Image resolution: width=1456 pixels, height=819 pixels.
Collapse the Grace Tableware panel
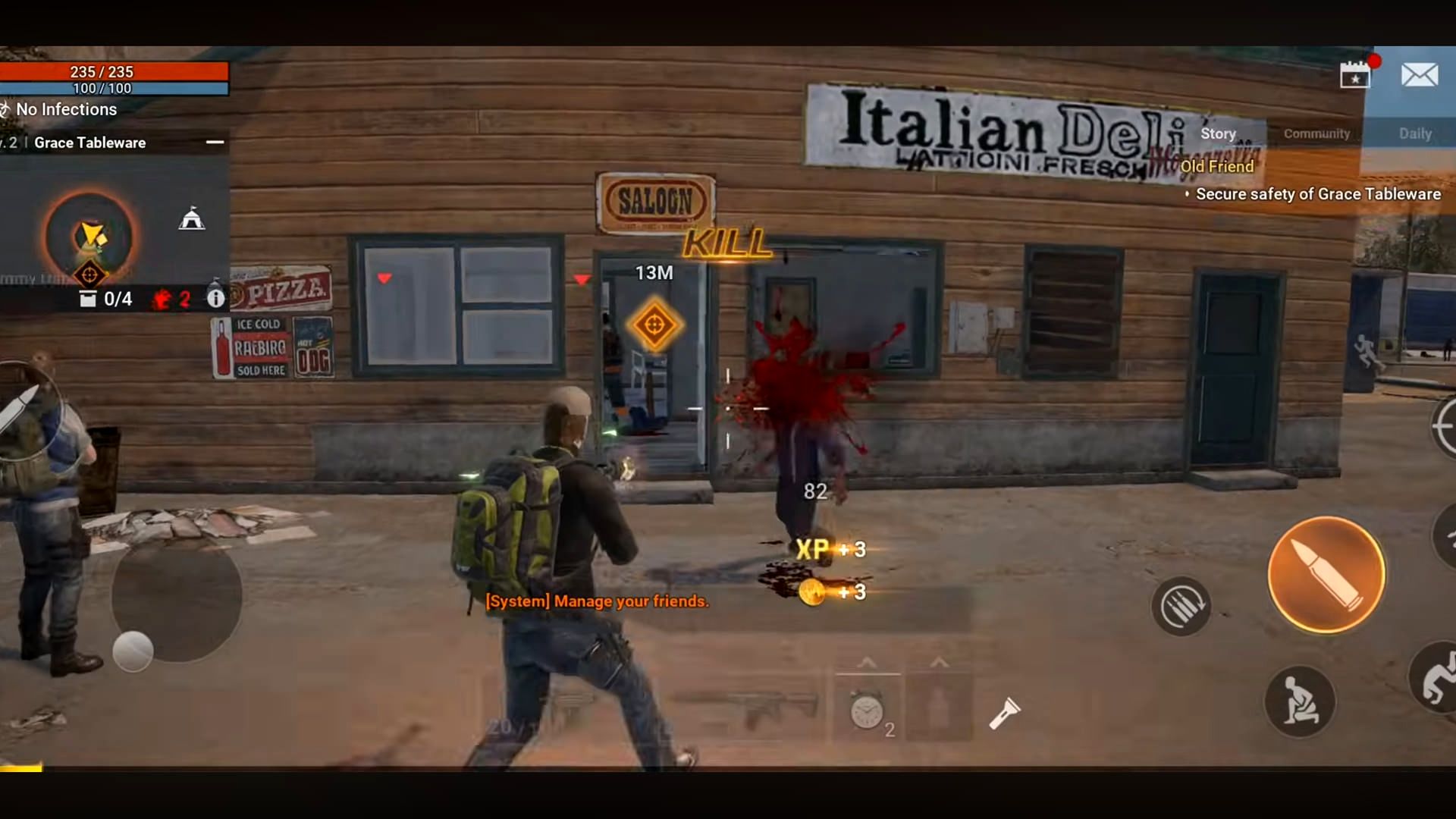(x=215, y=143)
